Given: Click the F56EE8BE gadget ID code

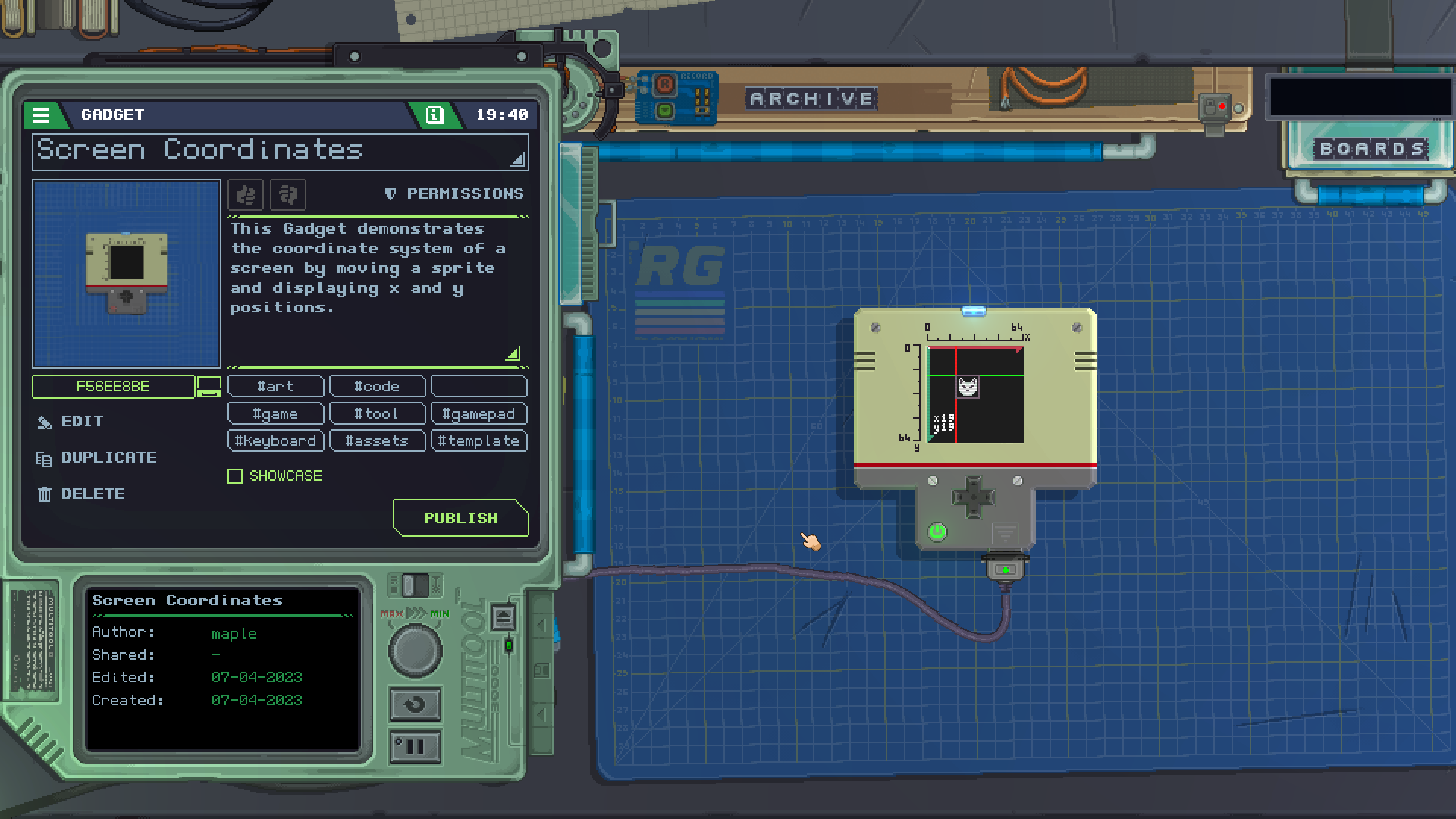Looking at the screenshot, I should [113, 386].
